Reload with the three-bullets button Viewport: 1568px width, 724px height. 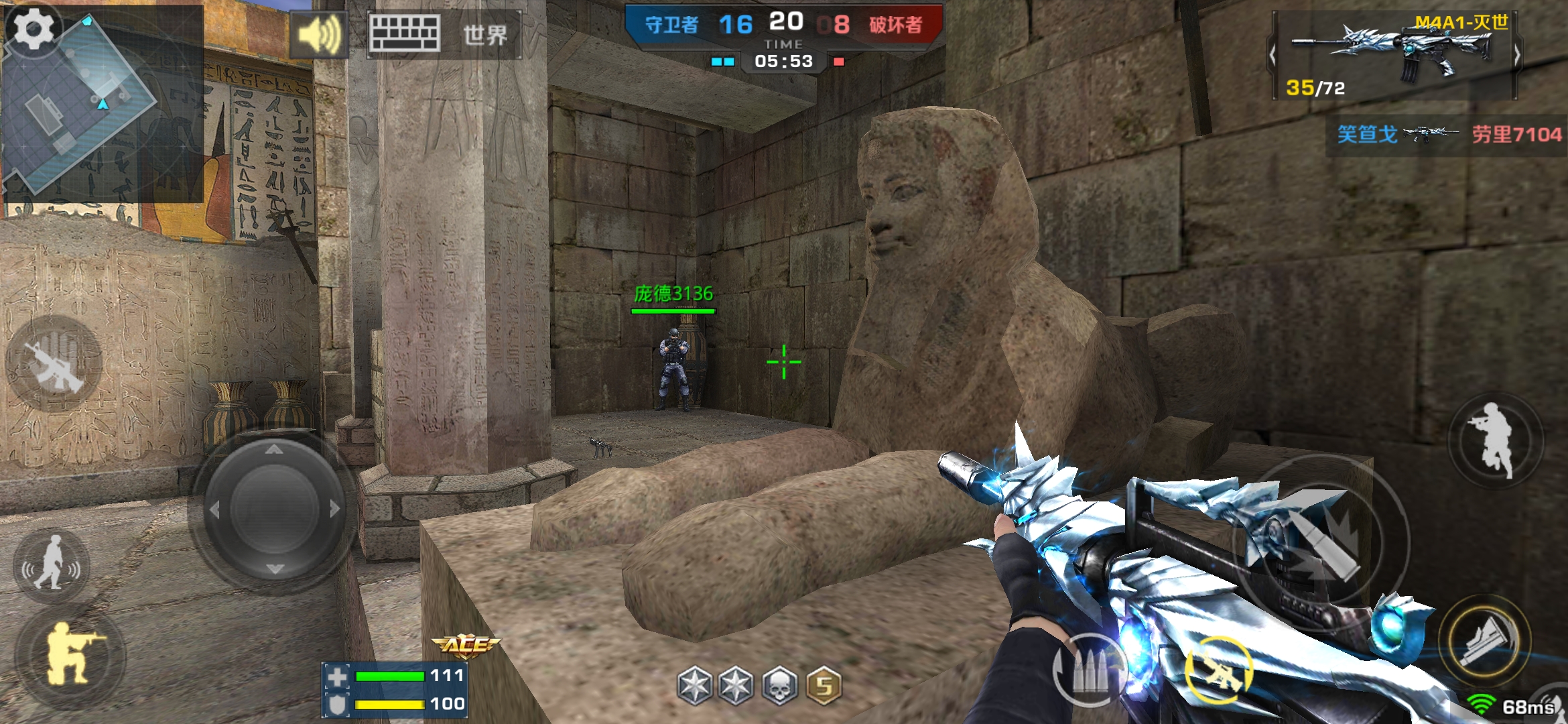tap(1089, 670)
